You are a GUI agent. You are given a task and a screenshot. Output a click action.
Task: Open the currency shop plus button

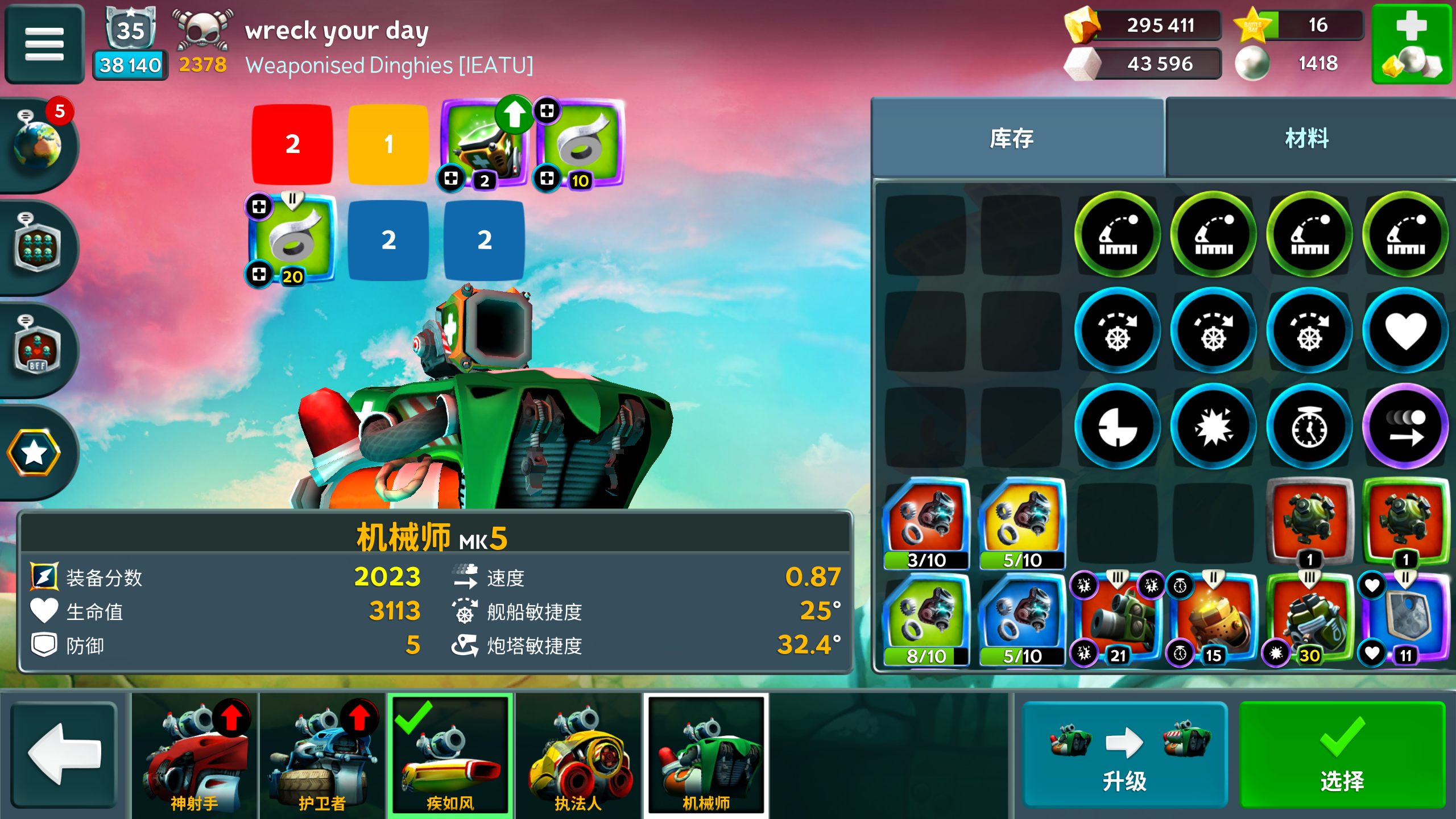pos(1411,44)
